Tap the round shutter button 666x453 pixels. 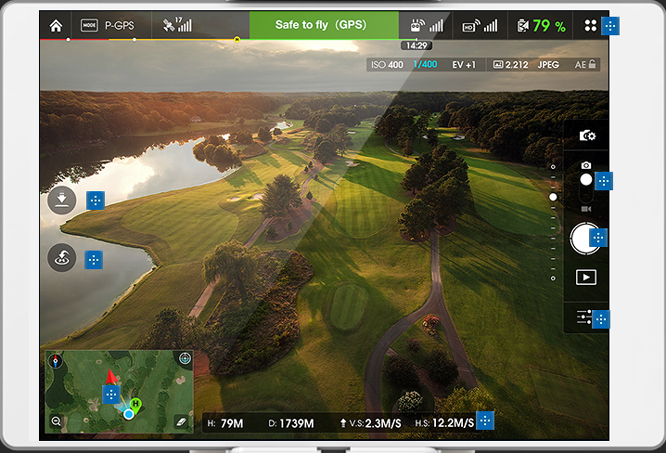(584, 238)
